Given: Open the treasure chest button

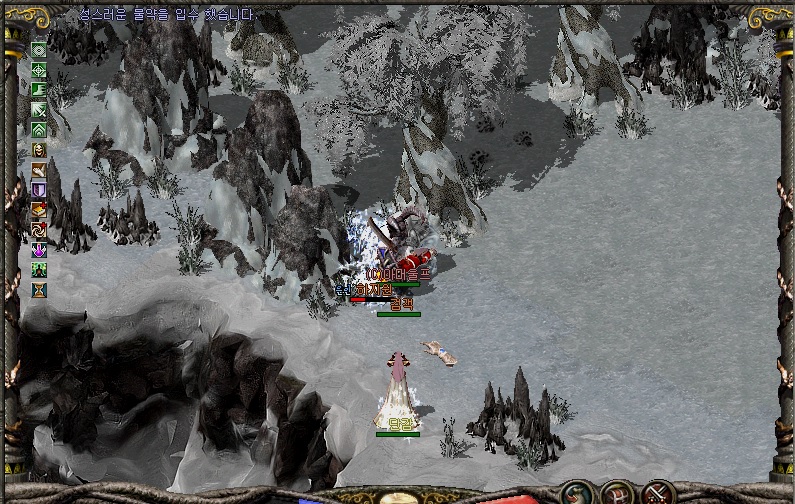Looking at the screenshot, I should point(616,493).
